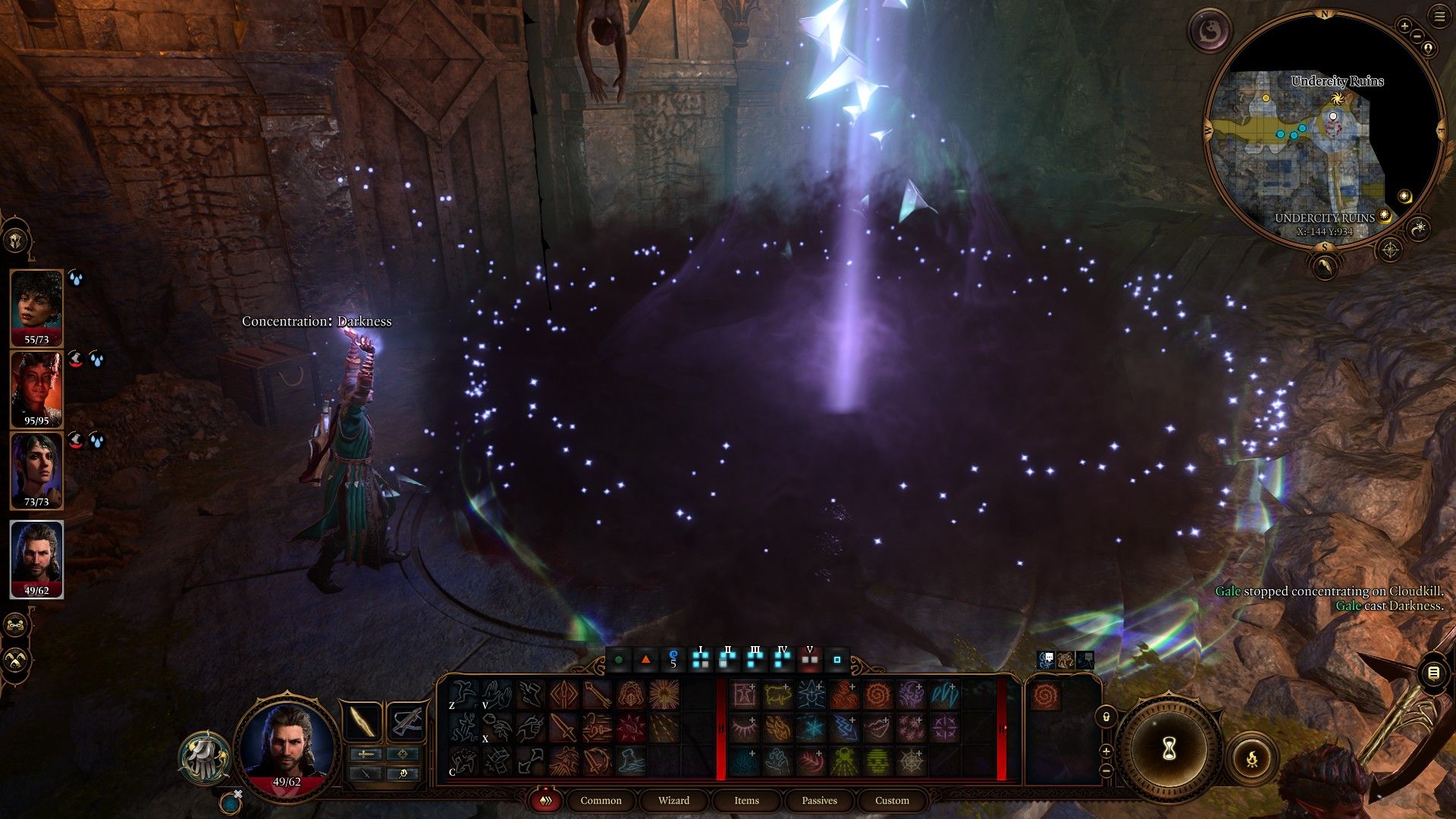The height and width of the screenshot is (819, 1456).
Task: Select the Passives hotbar tab
Action: click(819, 801)
